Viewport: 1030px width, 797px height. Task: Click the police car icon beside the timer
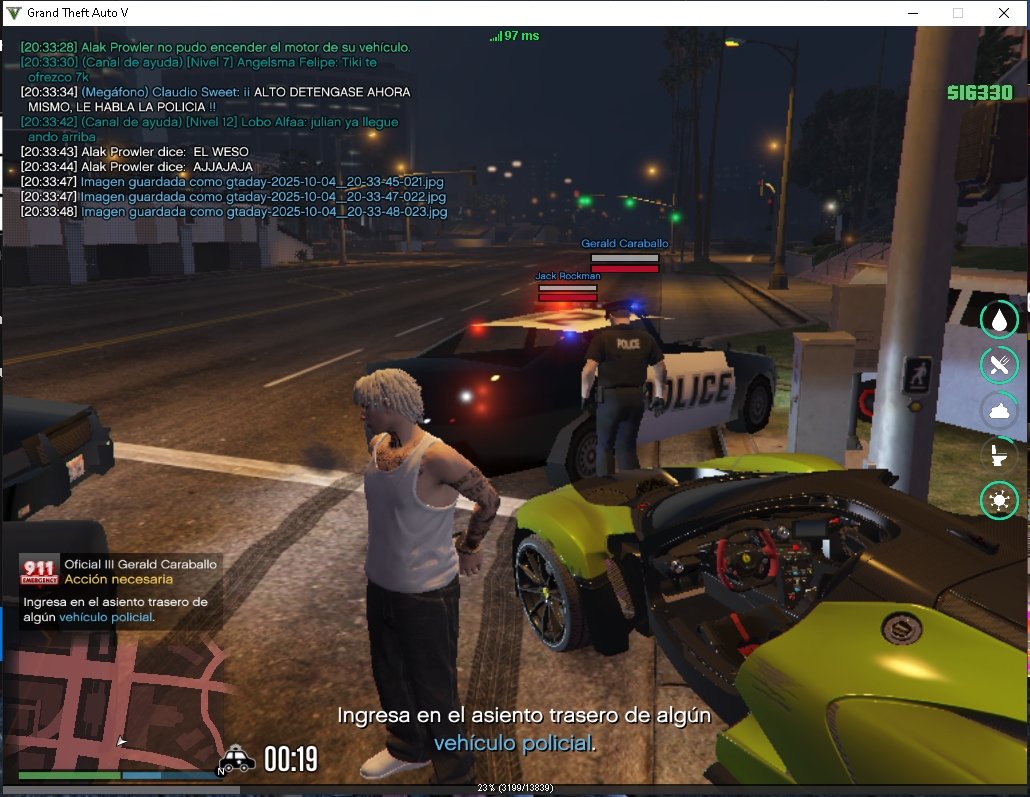pyautogui.click(x=238, y=760)
